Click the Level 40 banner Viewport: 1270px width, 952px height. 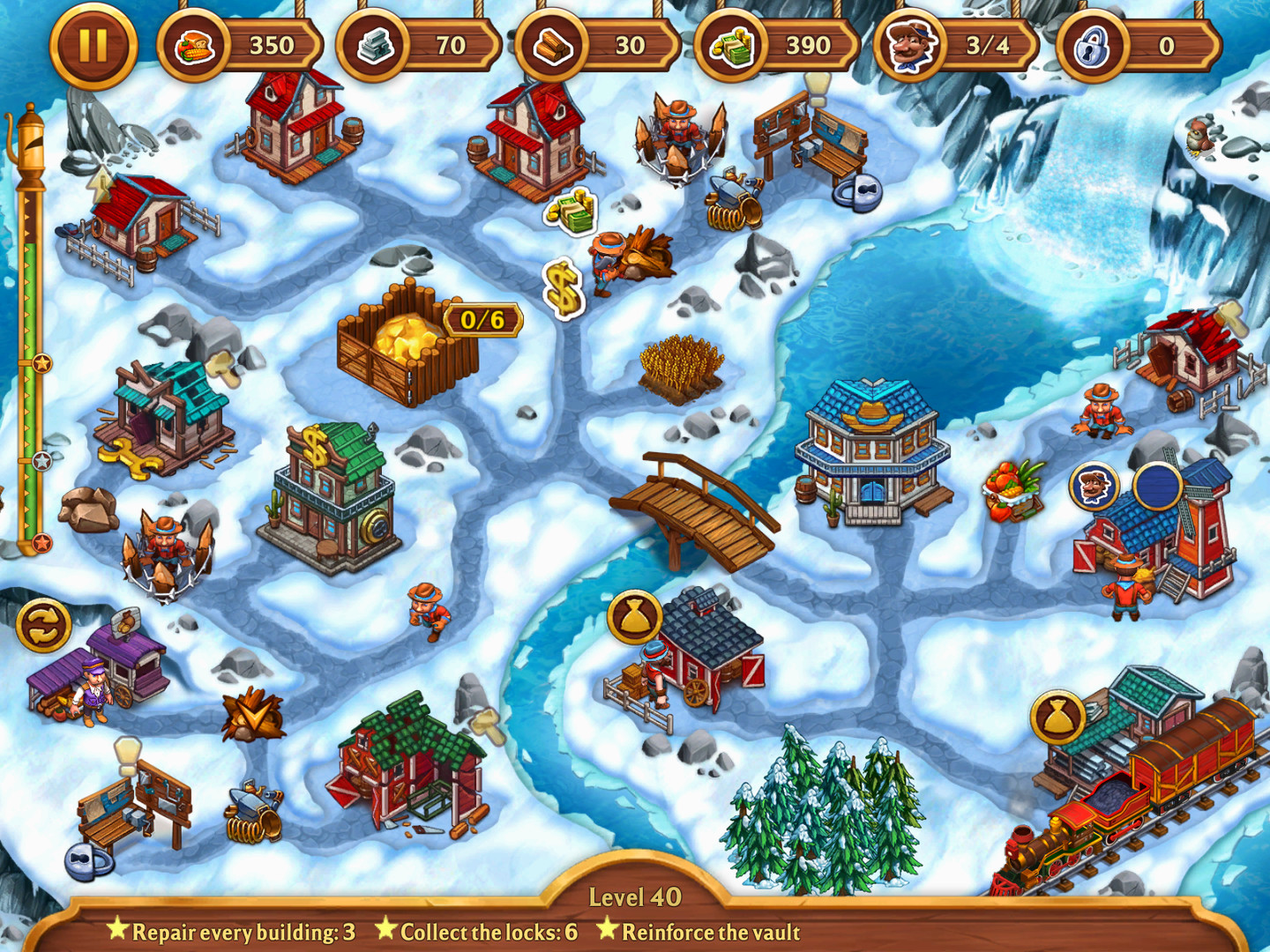pyautogui.click(x=637, y=897)
